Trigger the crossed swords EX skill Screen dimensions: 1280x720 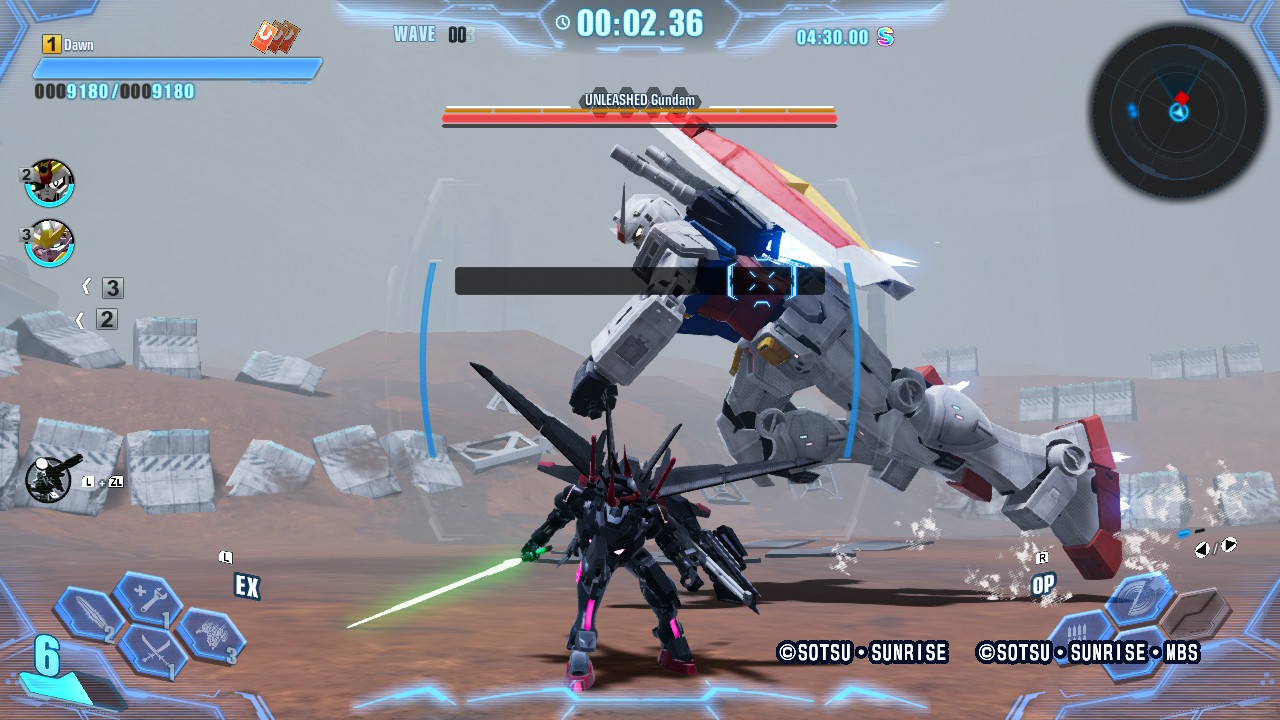[152, 651]
